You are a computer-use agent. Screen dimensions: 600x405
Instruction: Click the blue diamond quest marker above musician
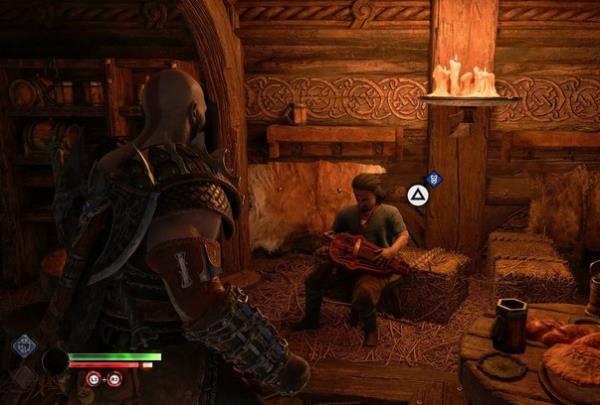433,179
